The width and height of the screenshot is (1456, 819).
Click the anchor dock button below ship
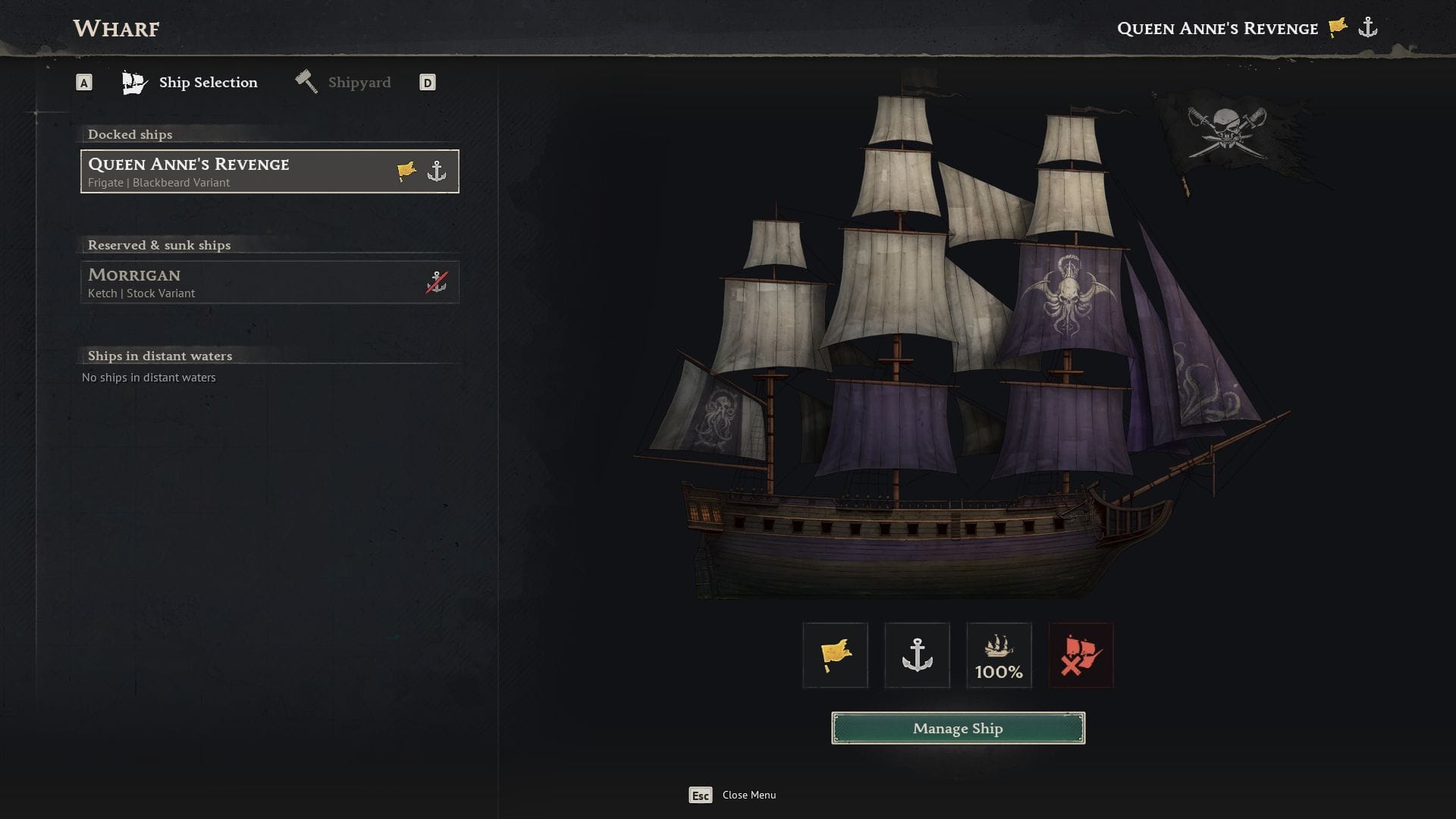click(917, 655)
